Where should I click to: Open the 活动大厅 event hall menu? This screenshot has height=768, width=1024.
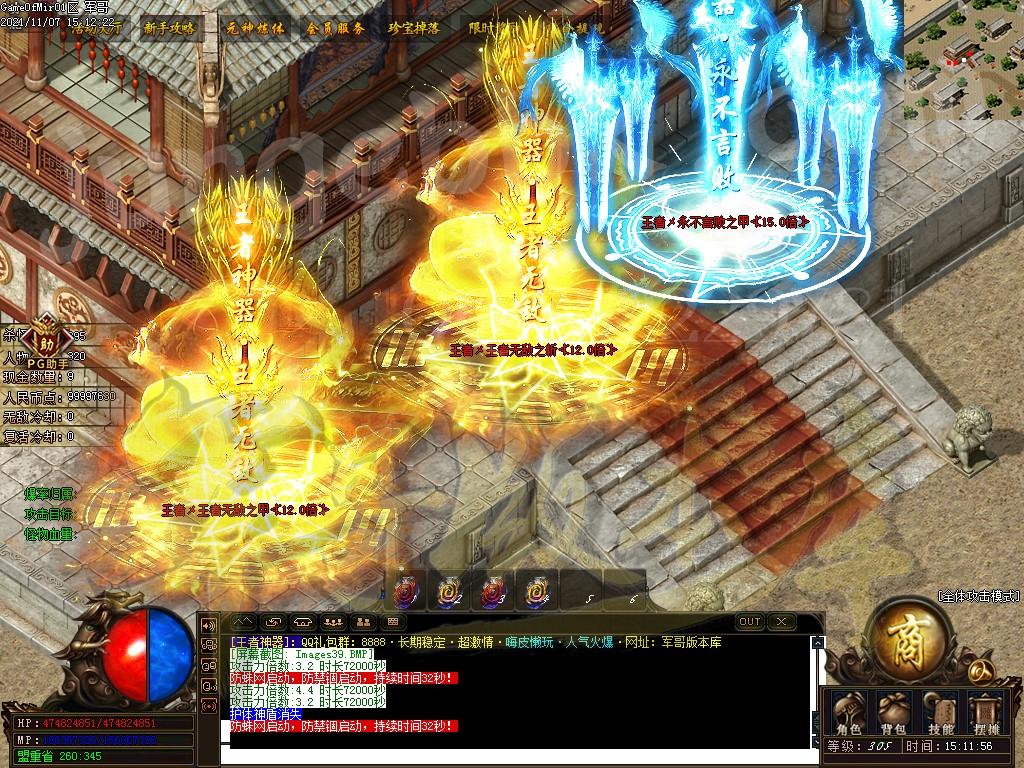point(97,28)
